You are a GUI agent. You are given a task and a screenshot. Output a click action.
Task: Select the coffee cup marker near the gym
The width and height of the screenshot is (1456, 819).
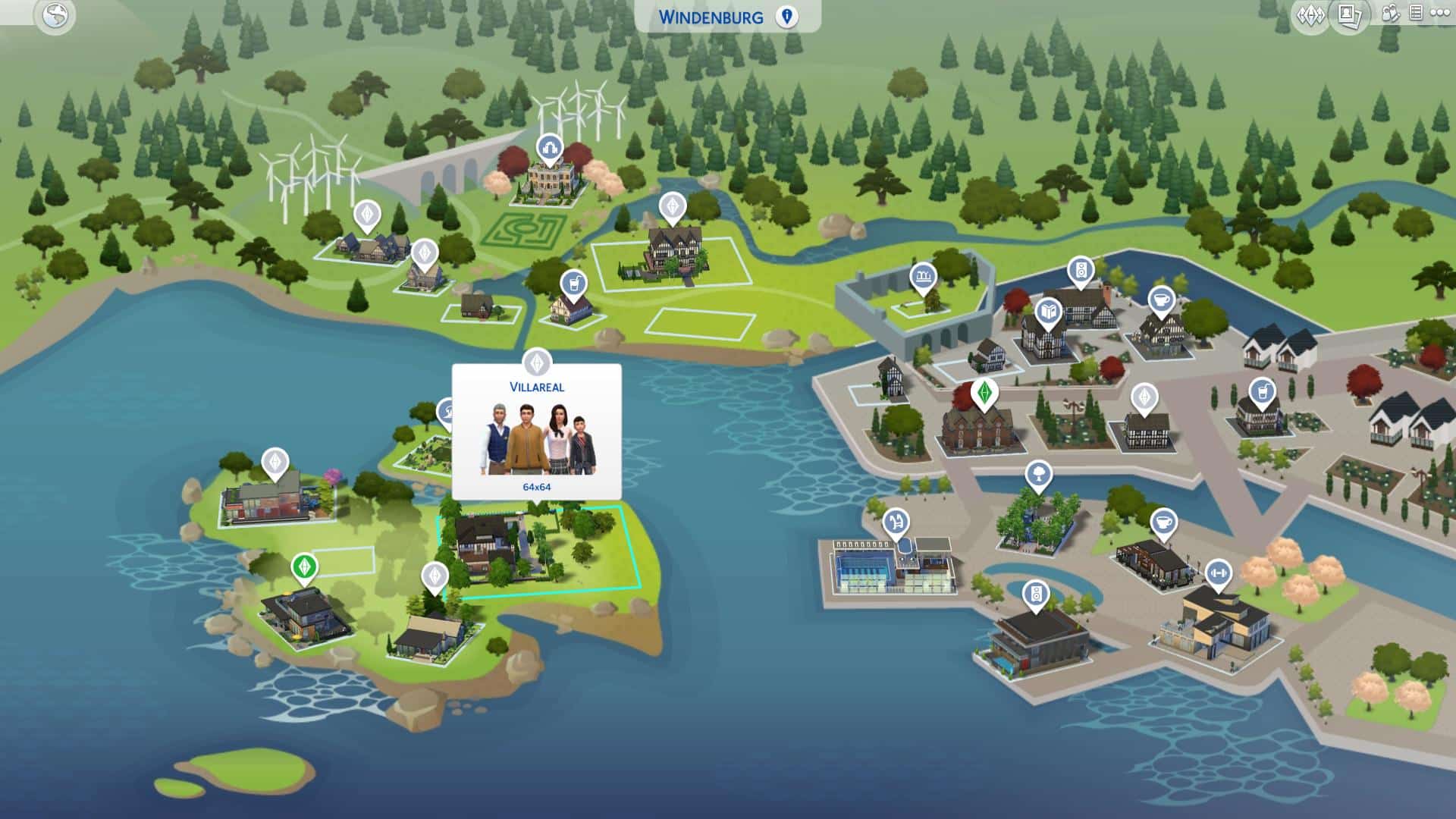click(1163, 522)
